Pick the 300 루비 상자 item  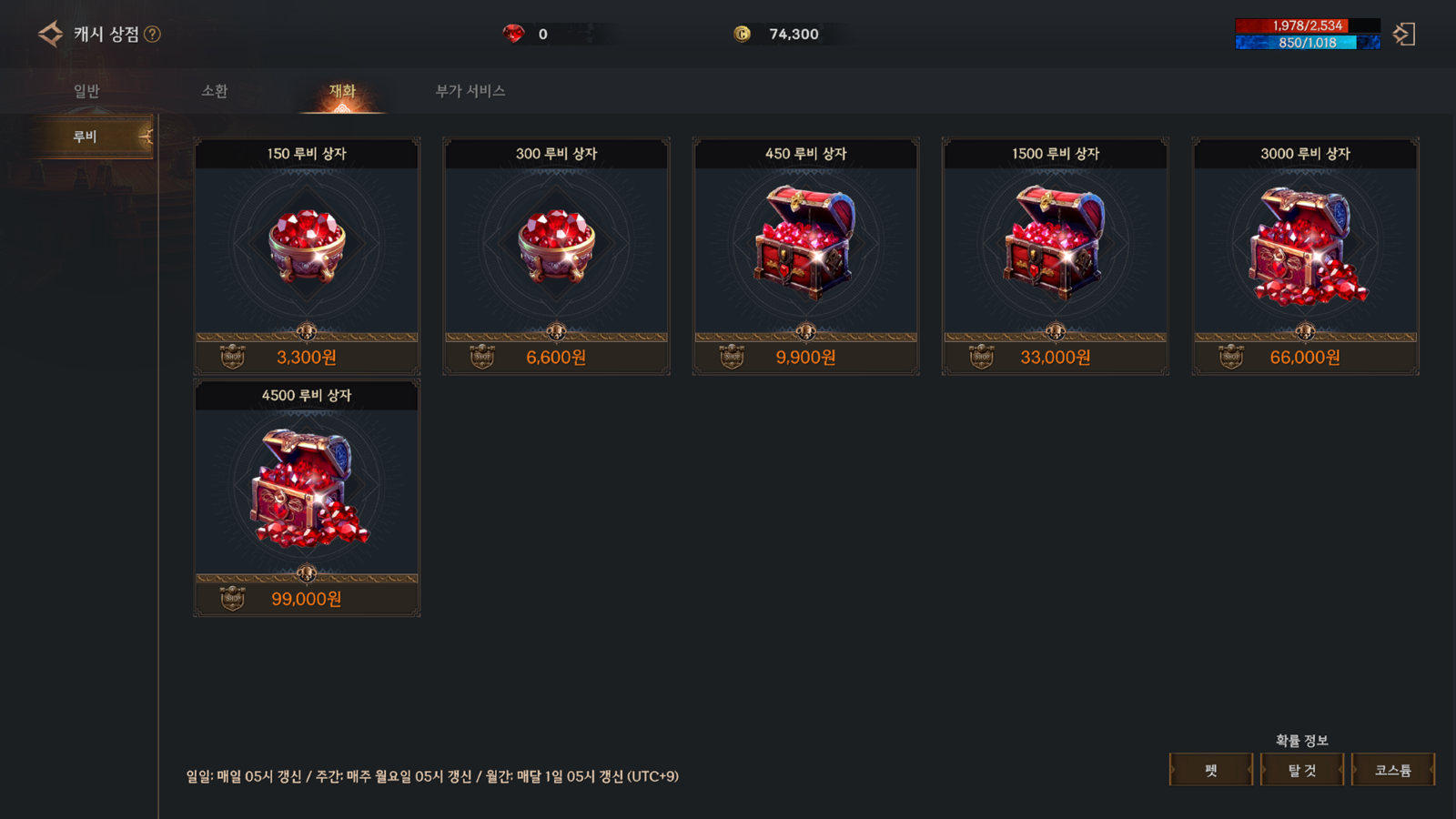point(556,256)
